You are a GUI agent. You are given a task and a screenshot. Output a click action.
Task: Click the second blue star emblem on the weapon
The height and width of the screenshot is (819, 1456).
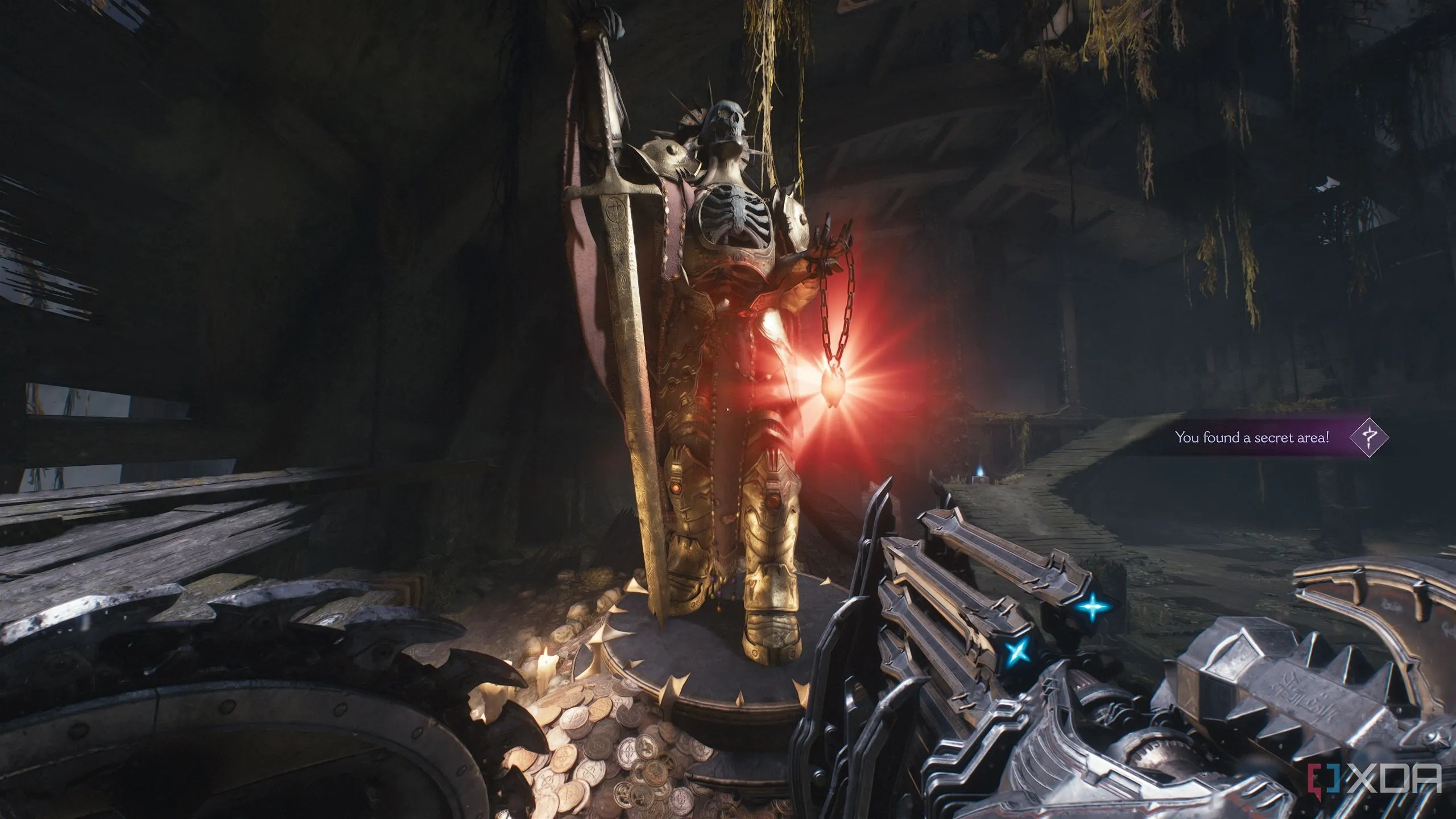(x=1016, y=651)
